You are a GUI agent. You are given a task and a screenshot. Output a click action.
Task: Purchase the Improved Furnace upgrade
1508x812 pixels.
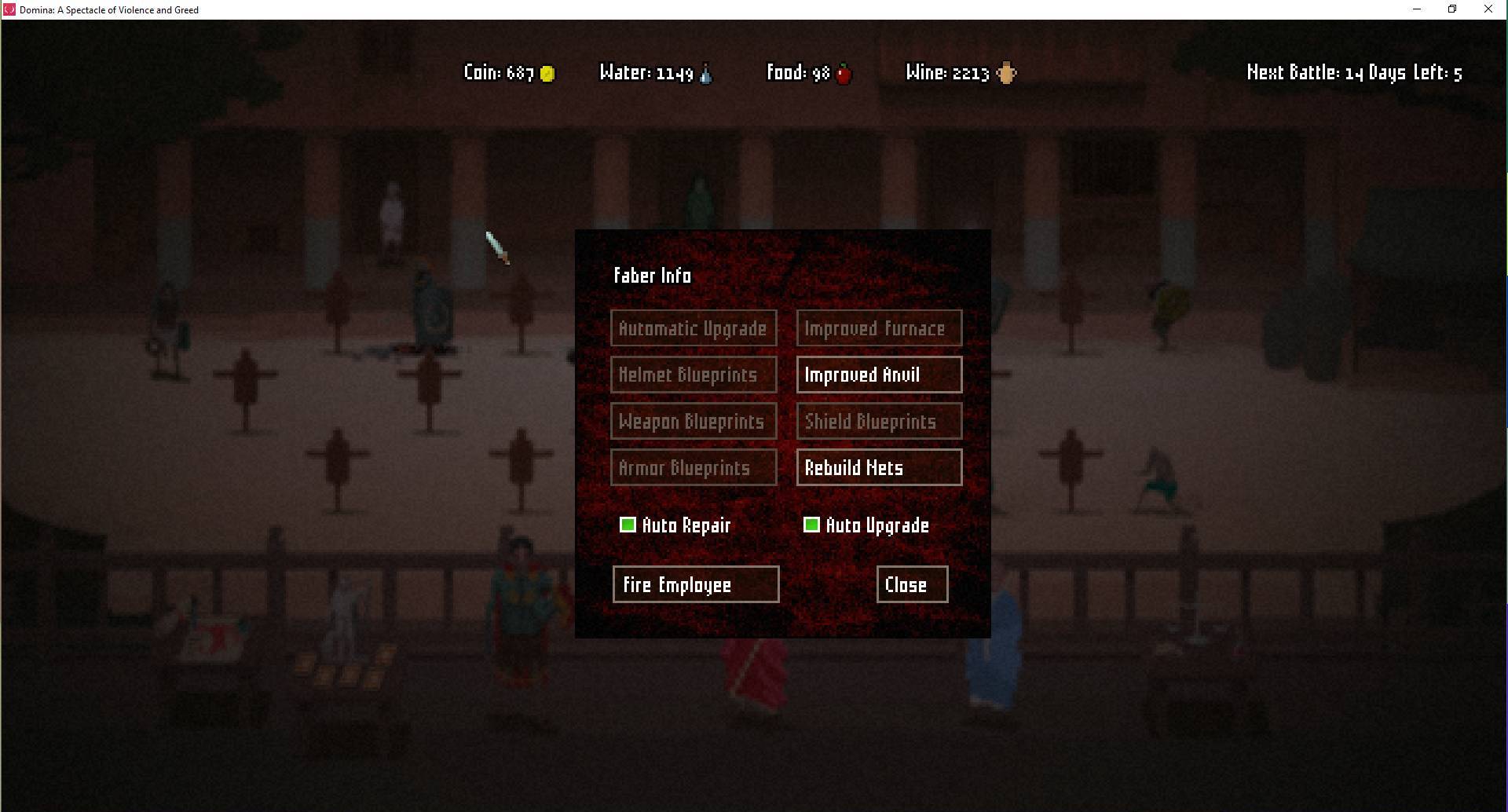click(x=878, y=328)
